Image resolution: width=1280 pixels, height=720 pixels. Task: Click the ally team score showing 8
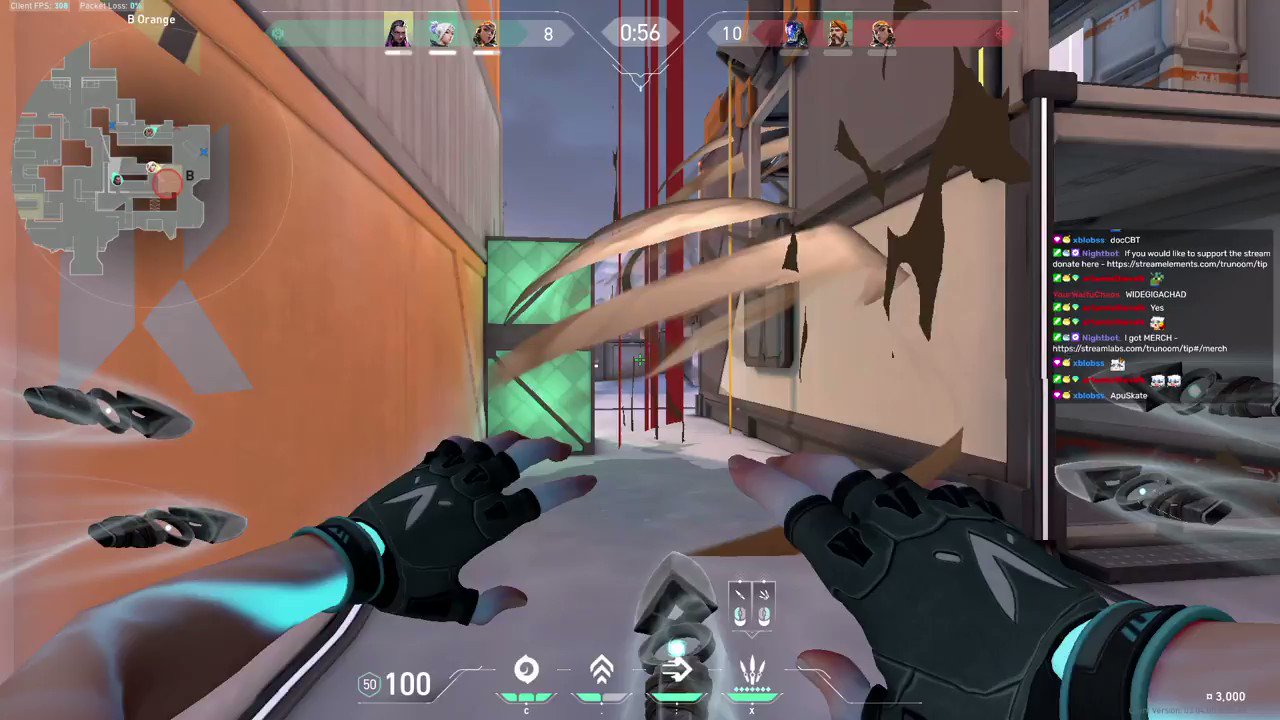[x=548, y=33]
